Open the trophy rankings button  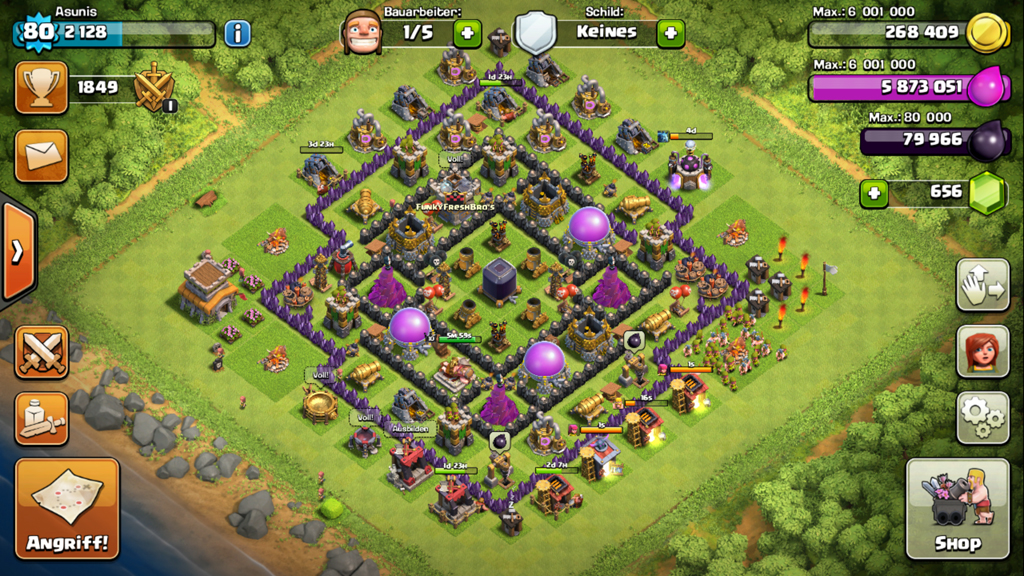pyautogui.click(x=41, y=88)
